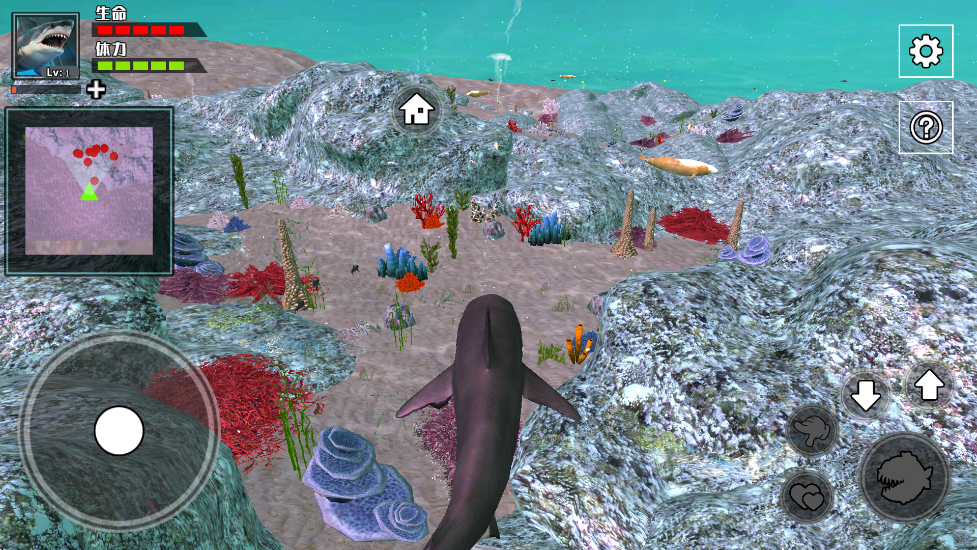Swim upward with the up arrow button
Screen dimensions: 977x550
pos(929,384)
